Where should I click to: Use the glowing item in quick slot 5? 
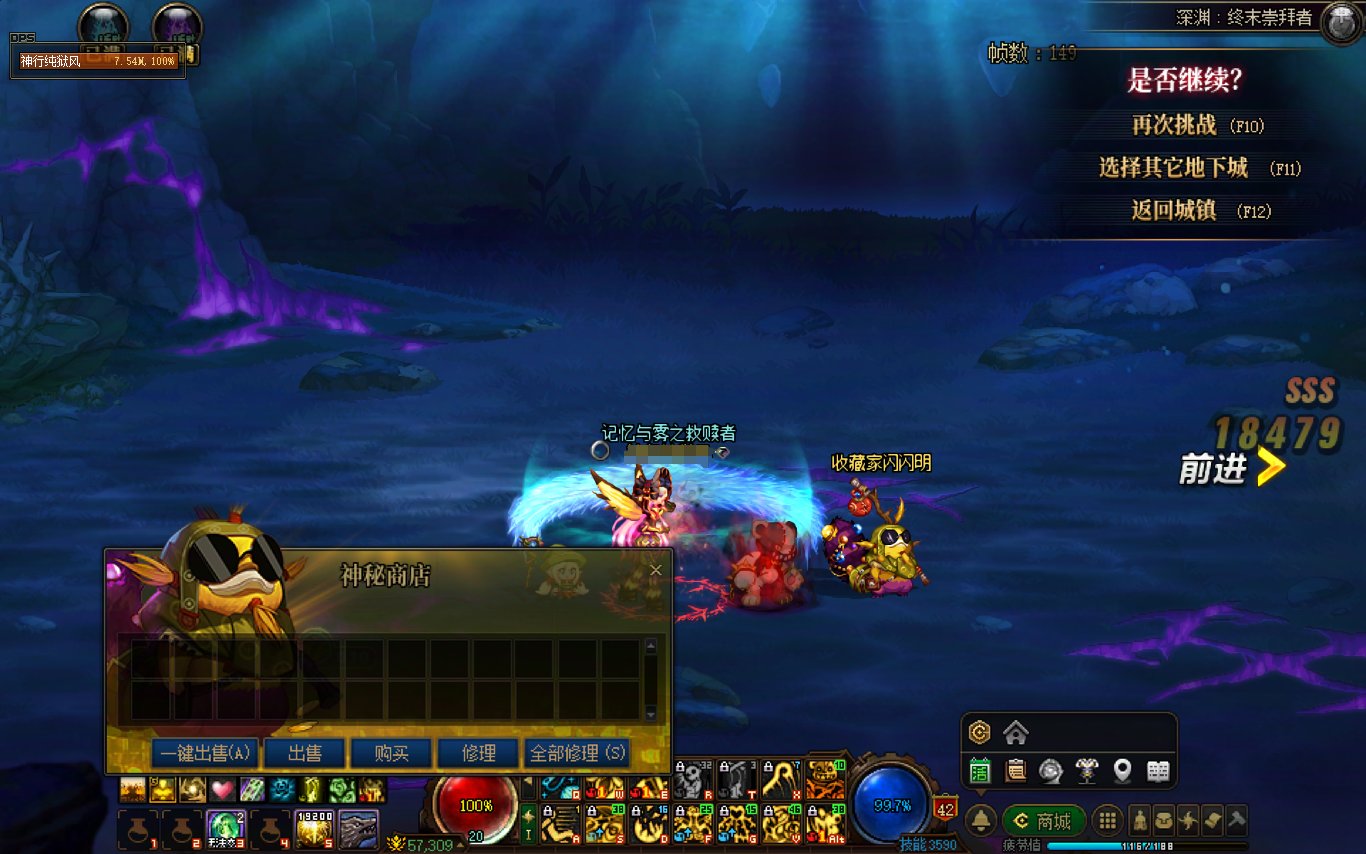(x=313, y=829)
